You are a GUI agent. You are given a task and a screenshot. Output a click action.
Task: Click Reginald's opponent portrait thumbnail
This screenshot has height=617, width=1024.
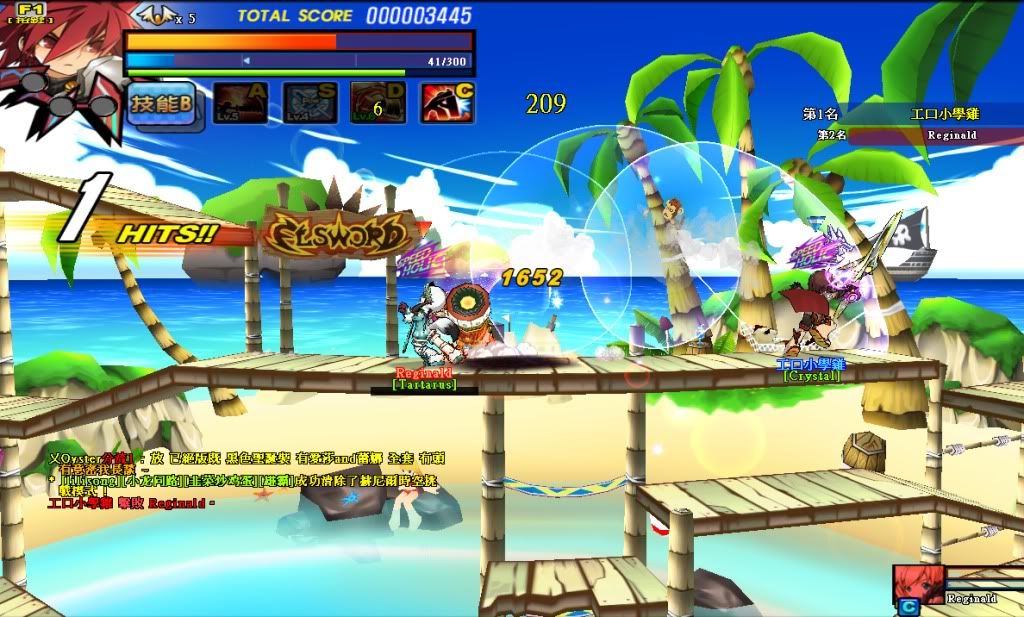pos(918,583)
